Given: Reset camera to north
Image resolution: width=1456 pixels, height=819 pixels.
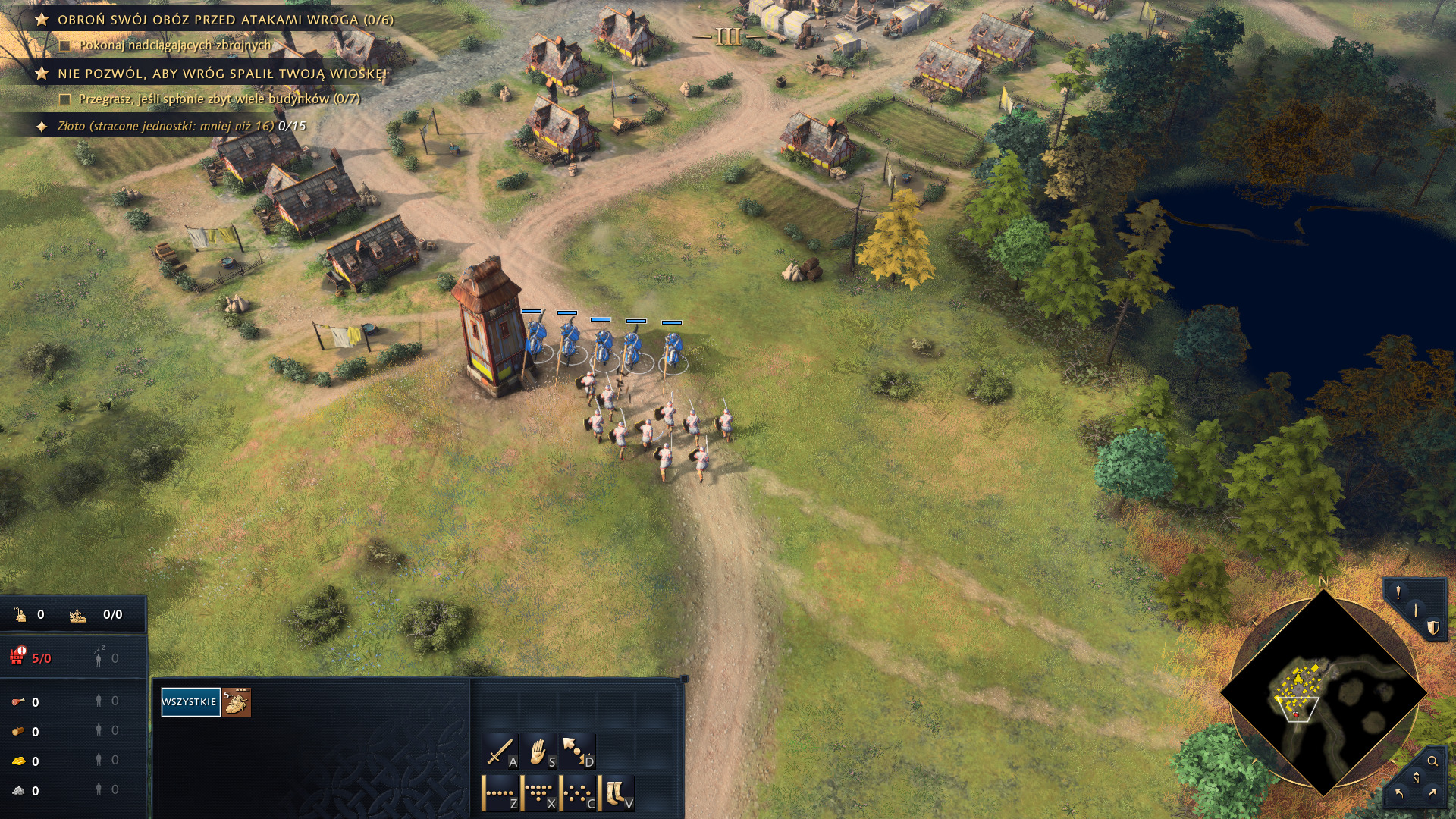Looking at the screenshot, I should (1416, 778).
